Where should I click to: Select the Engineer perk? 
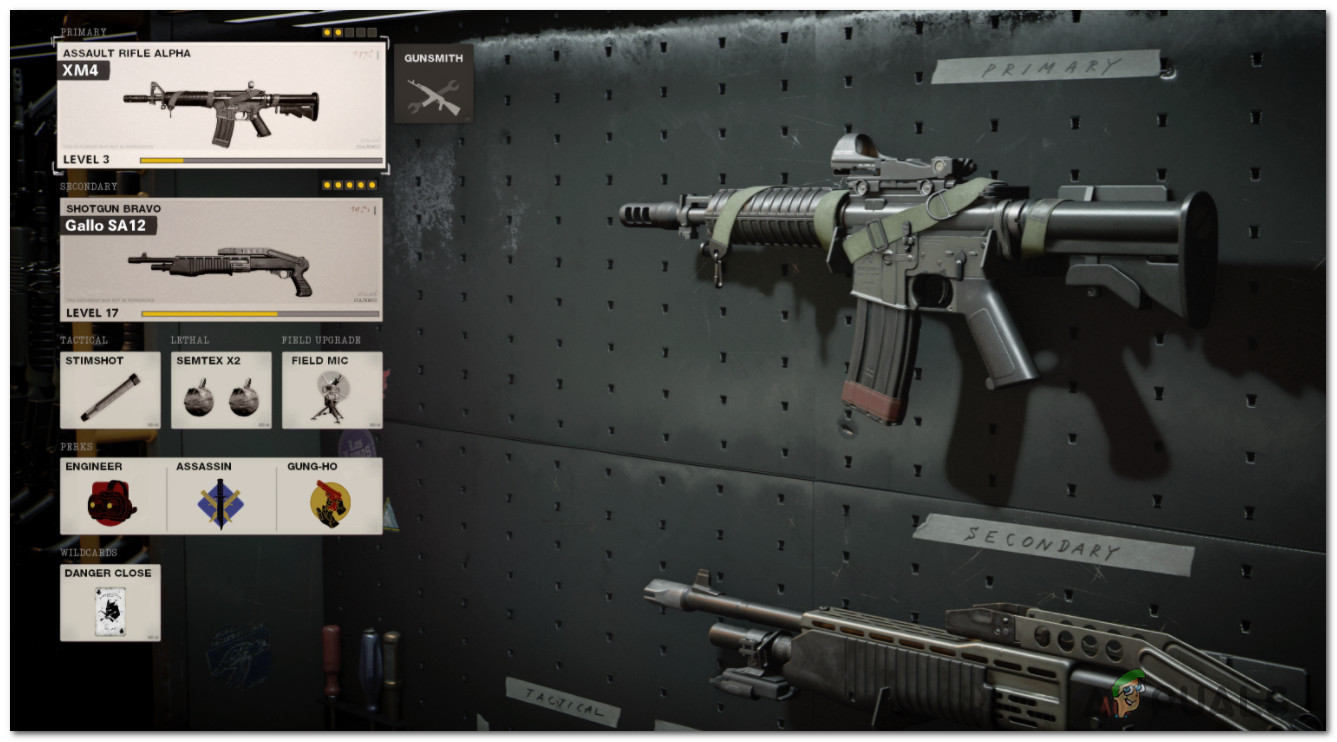pos(112,496)
